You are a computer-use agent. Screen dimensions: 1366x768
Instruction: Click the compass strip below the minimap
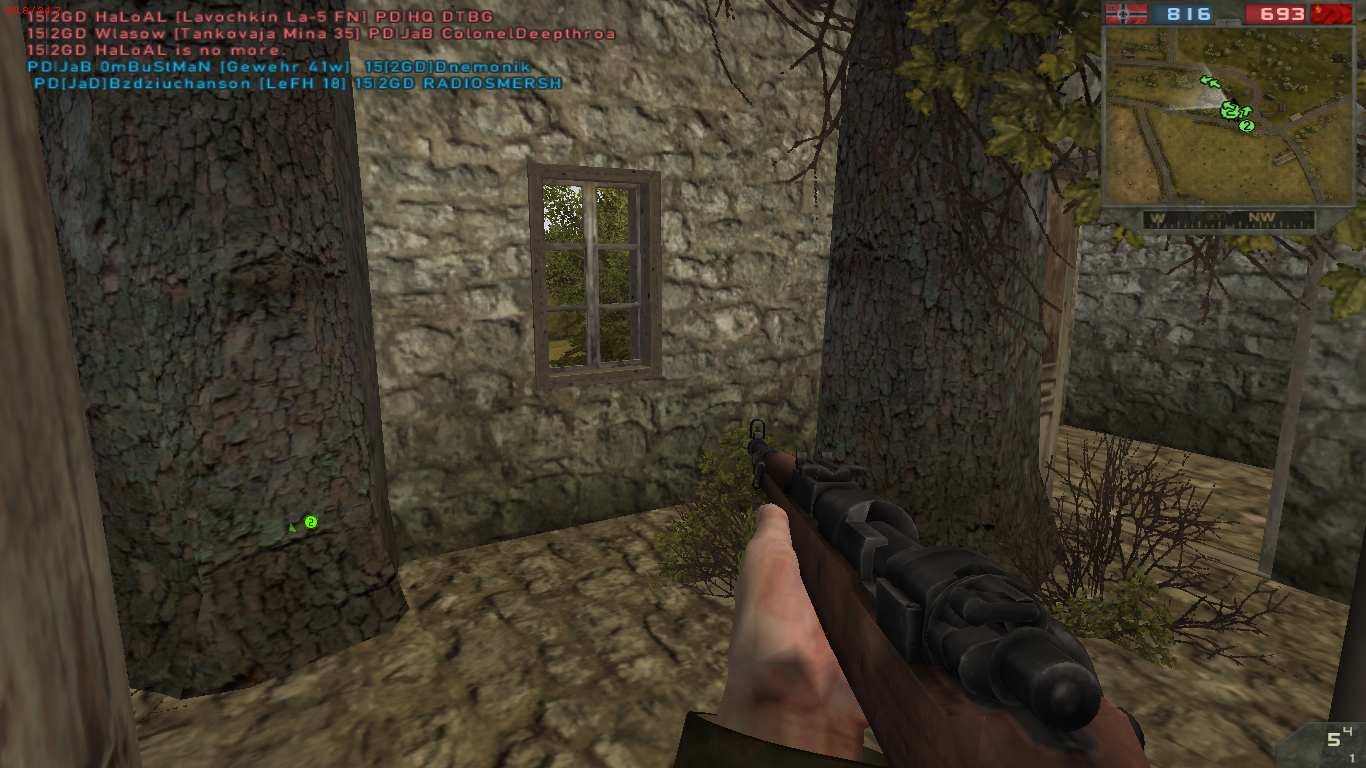pyautogui.click(x=1228, y=219)
